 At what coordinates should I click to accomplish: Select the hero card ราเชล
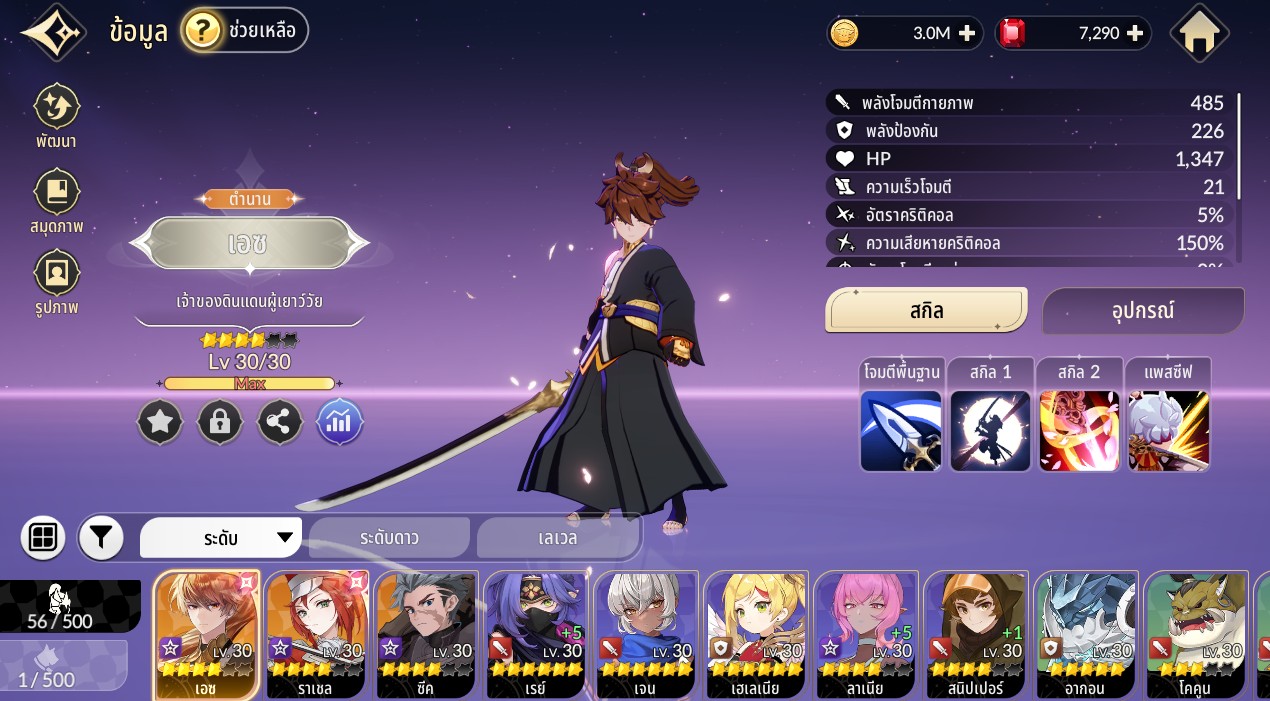click(317, 635)
